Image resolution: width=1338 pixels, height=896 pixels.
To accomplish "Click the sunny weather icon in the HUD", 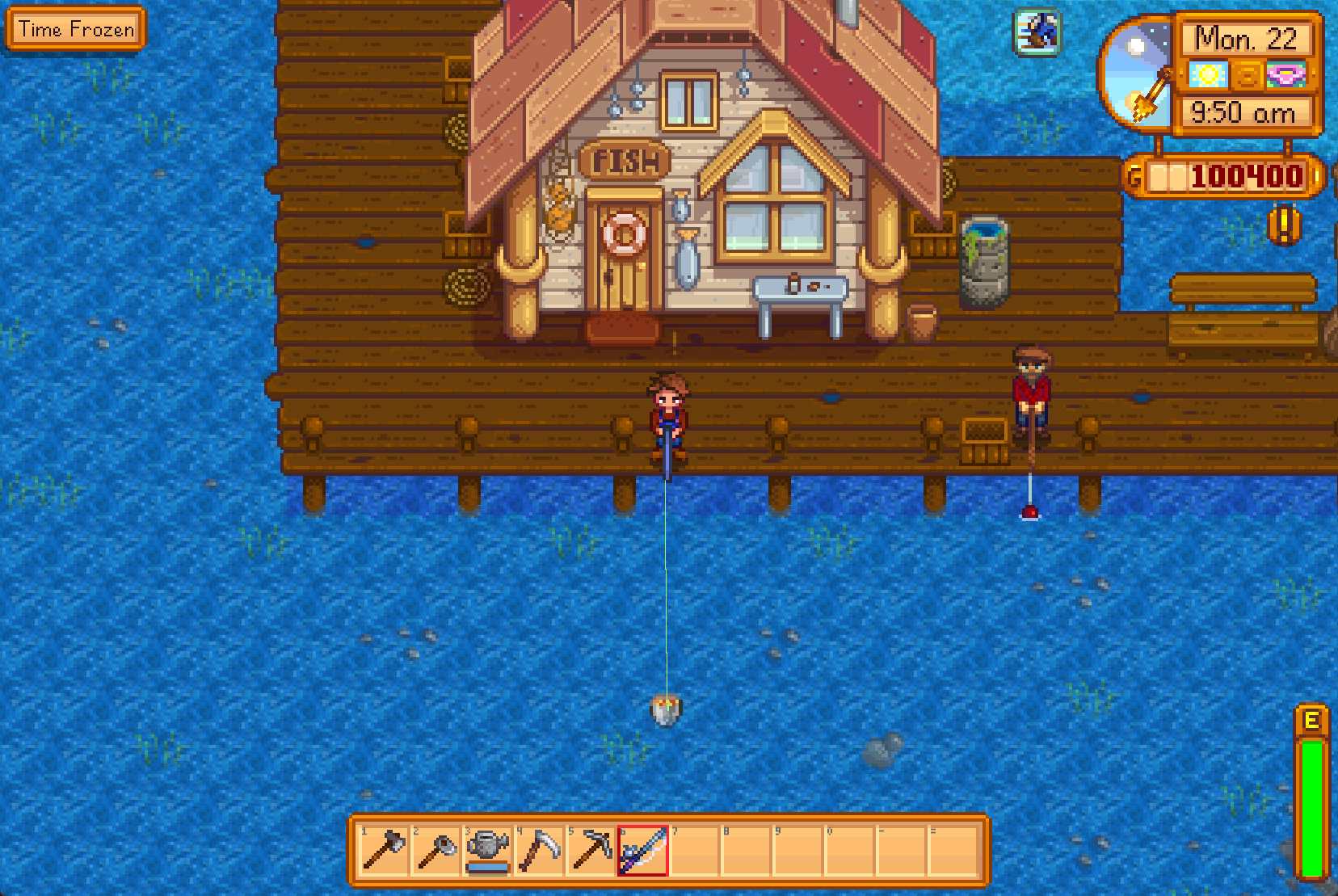I will (1207, 75).
